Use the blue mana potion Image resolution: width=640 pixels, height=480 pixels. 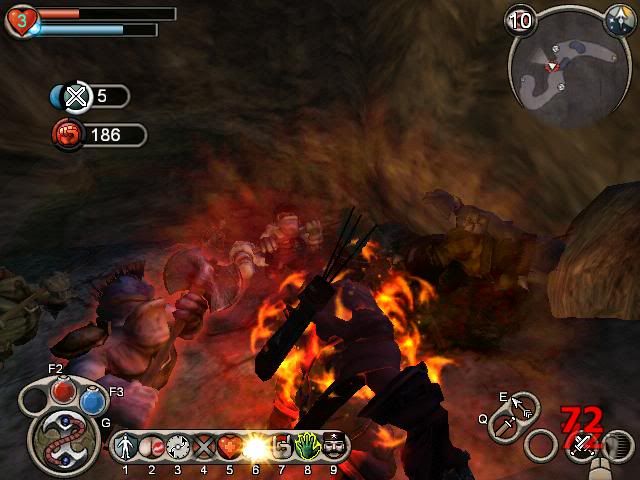pyautogui.click(x=93, y=401)
